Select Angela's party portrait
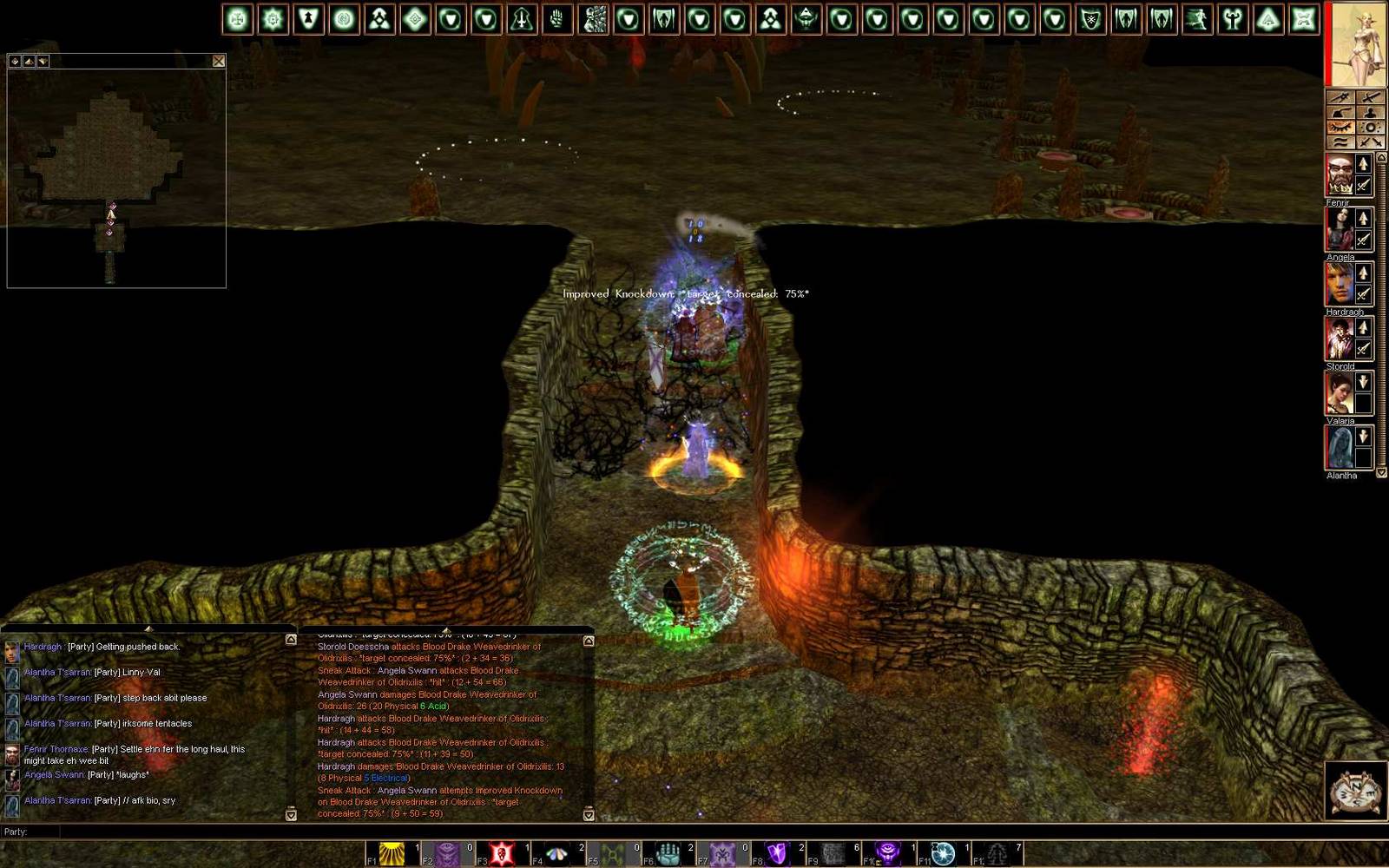The height and width of the screenshot is (868, 1389). pos(1340,230)
